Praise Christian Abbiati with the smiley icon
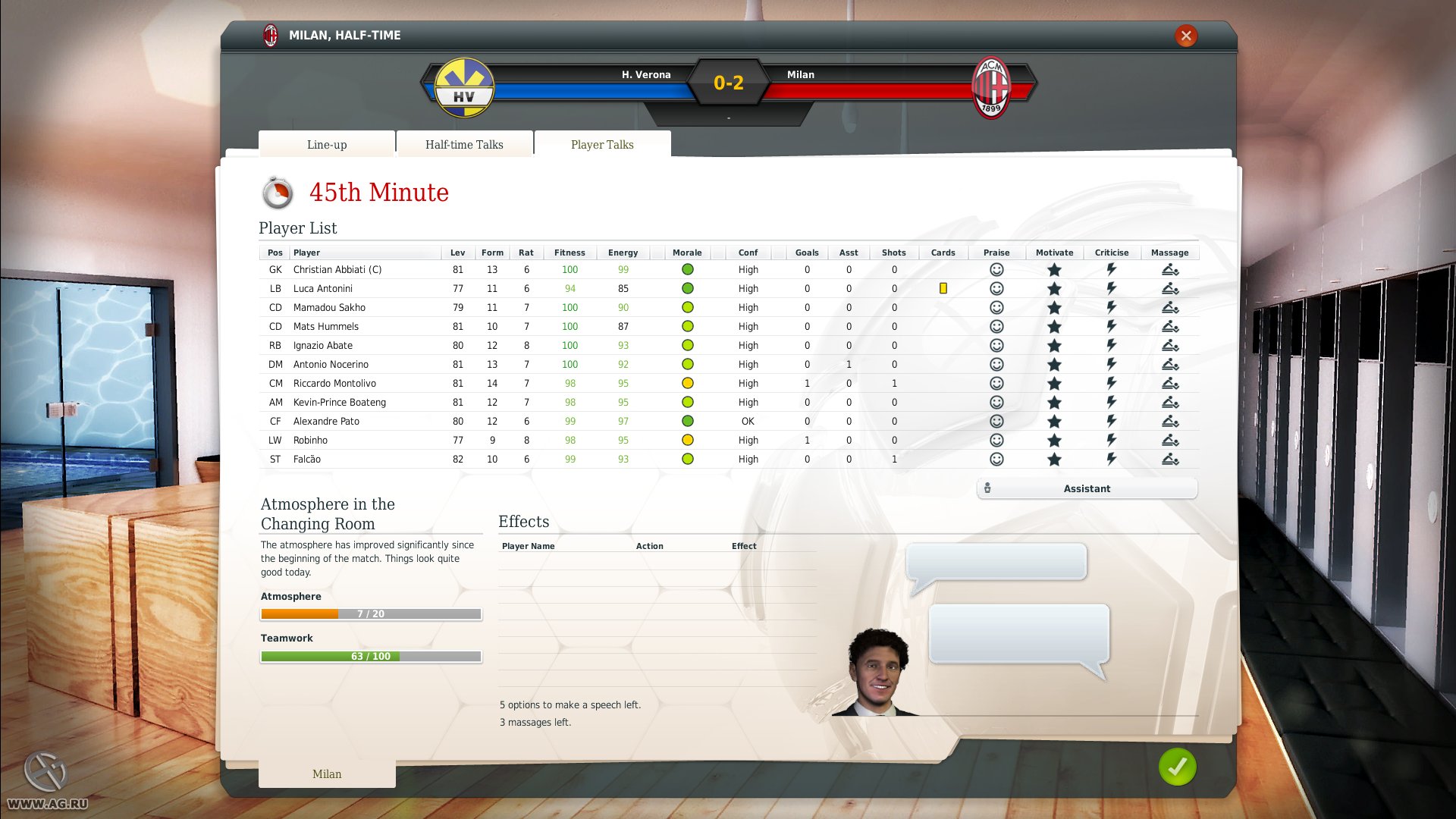Viewport: 1456px width, 819px height. click(996, 269)
